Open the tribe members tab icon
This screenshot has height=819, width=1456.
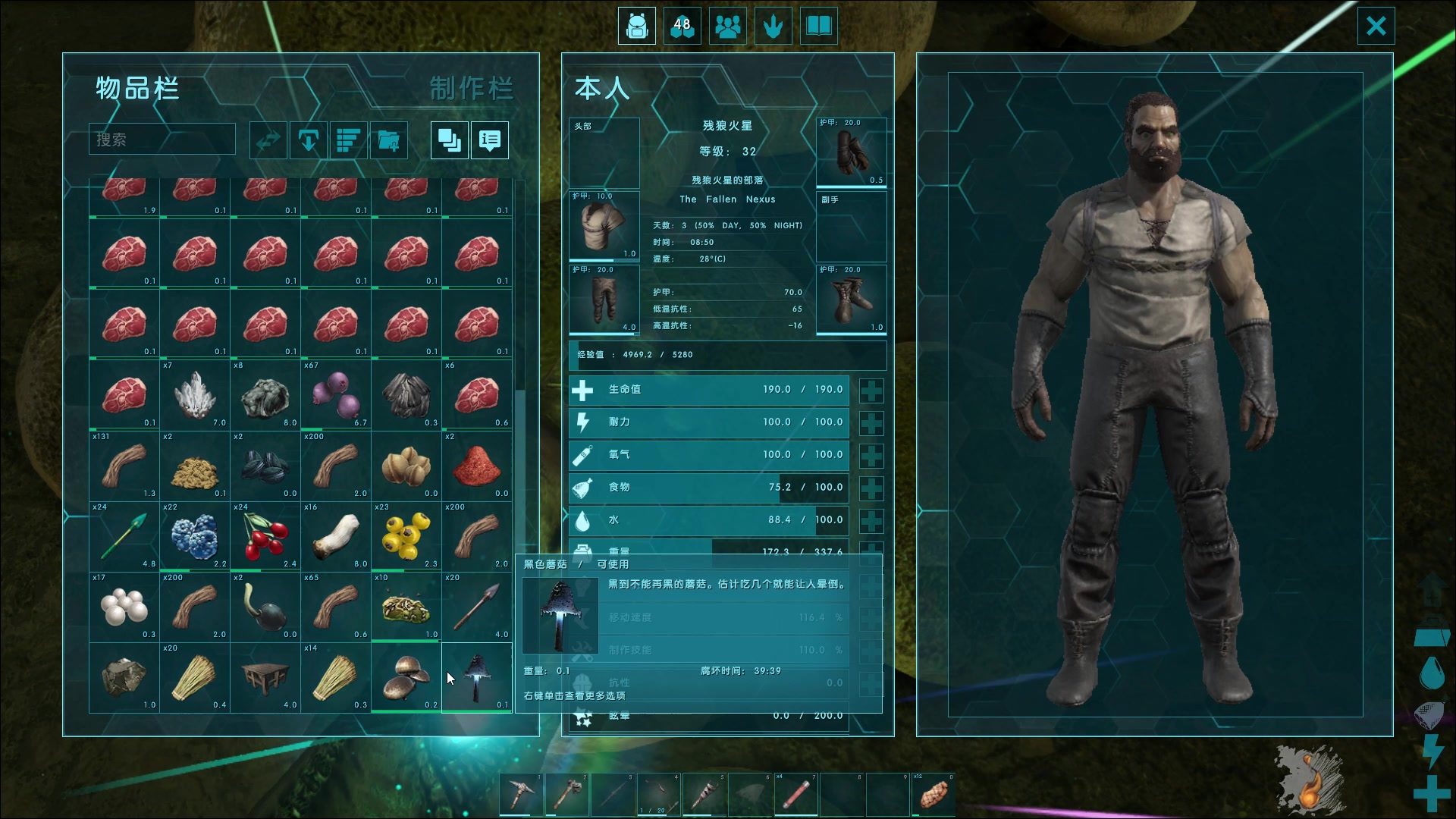[x=727, y=26]
